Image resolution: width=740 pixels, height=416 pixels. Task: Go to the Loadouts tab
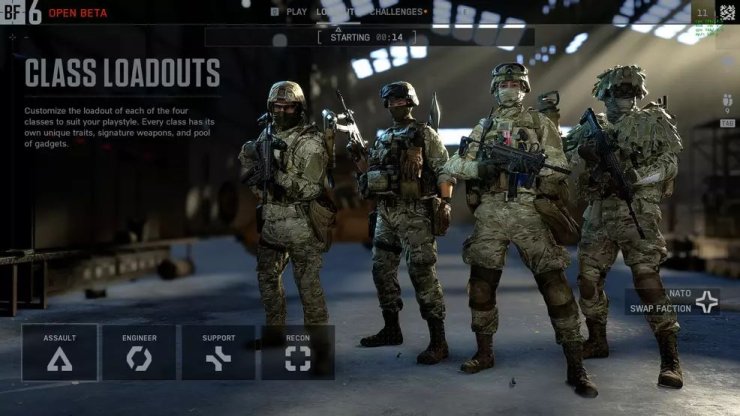click(340, 12)
